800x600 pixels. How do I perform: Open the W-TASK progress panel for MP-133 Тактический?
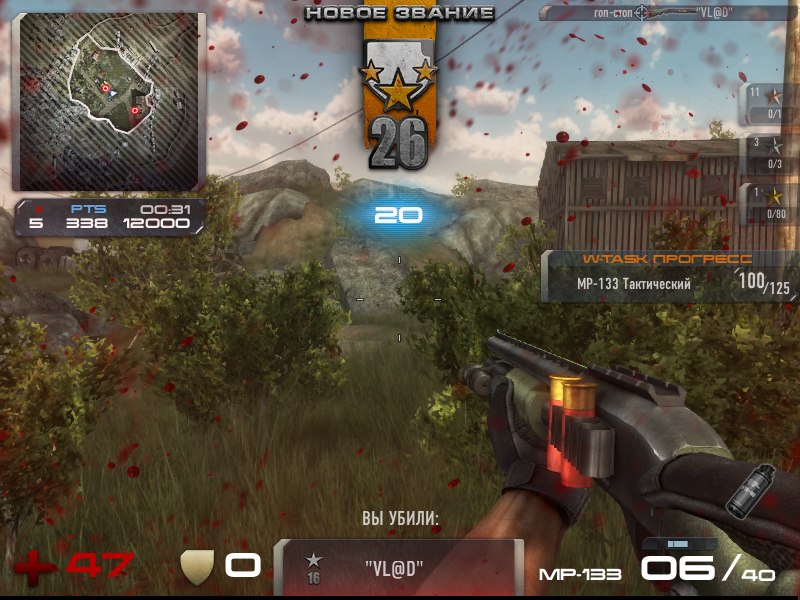(669, 276)
